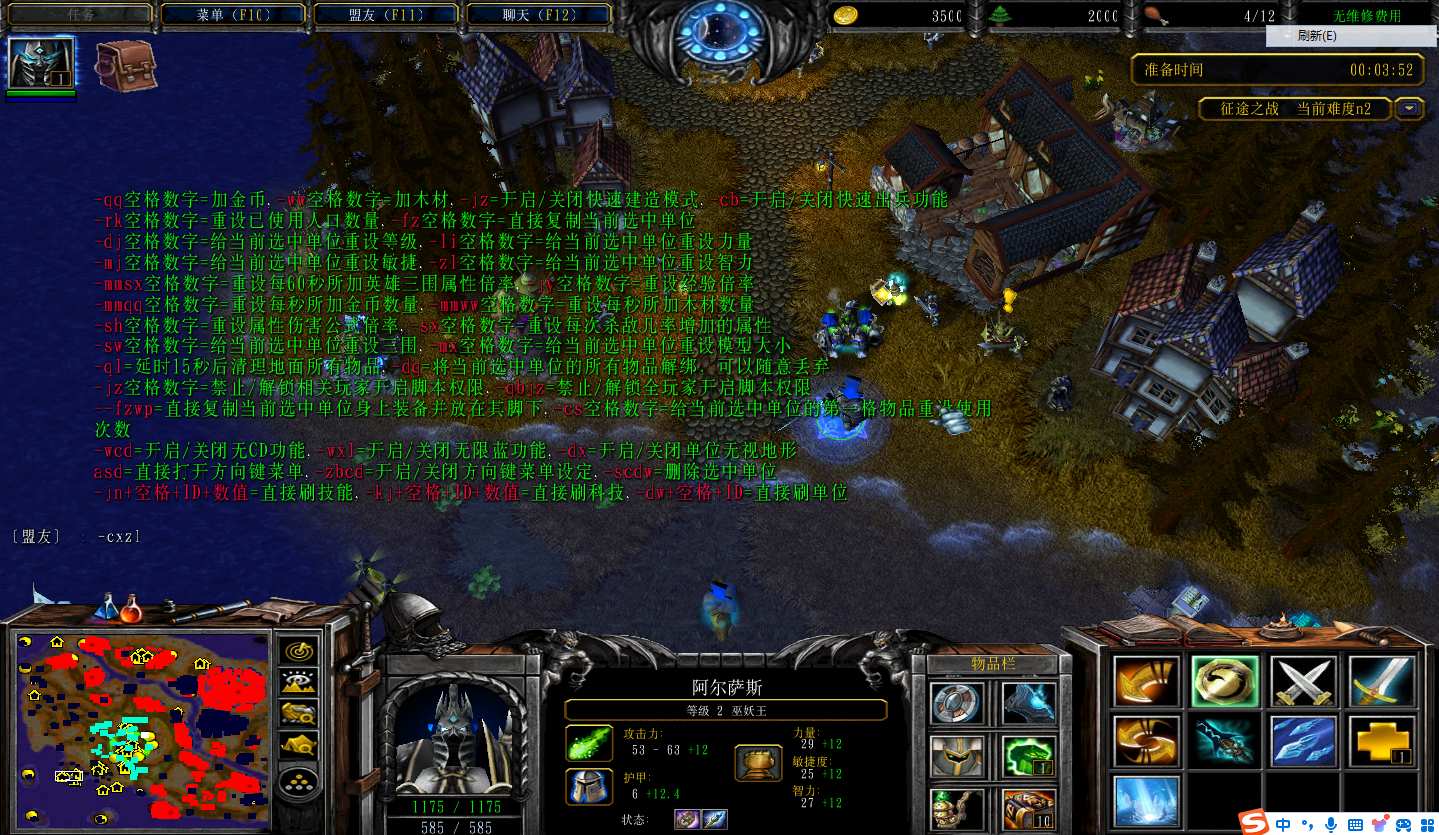Viewport: 1439px width, 835px height.
Task: Select the golden helmet inventory item
Action: (957, 756)
